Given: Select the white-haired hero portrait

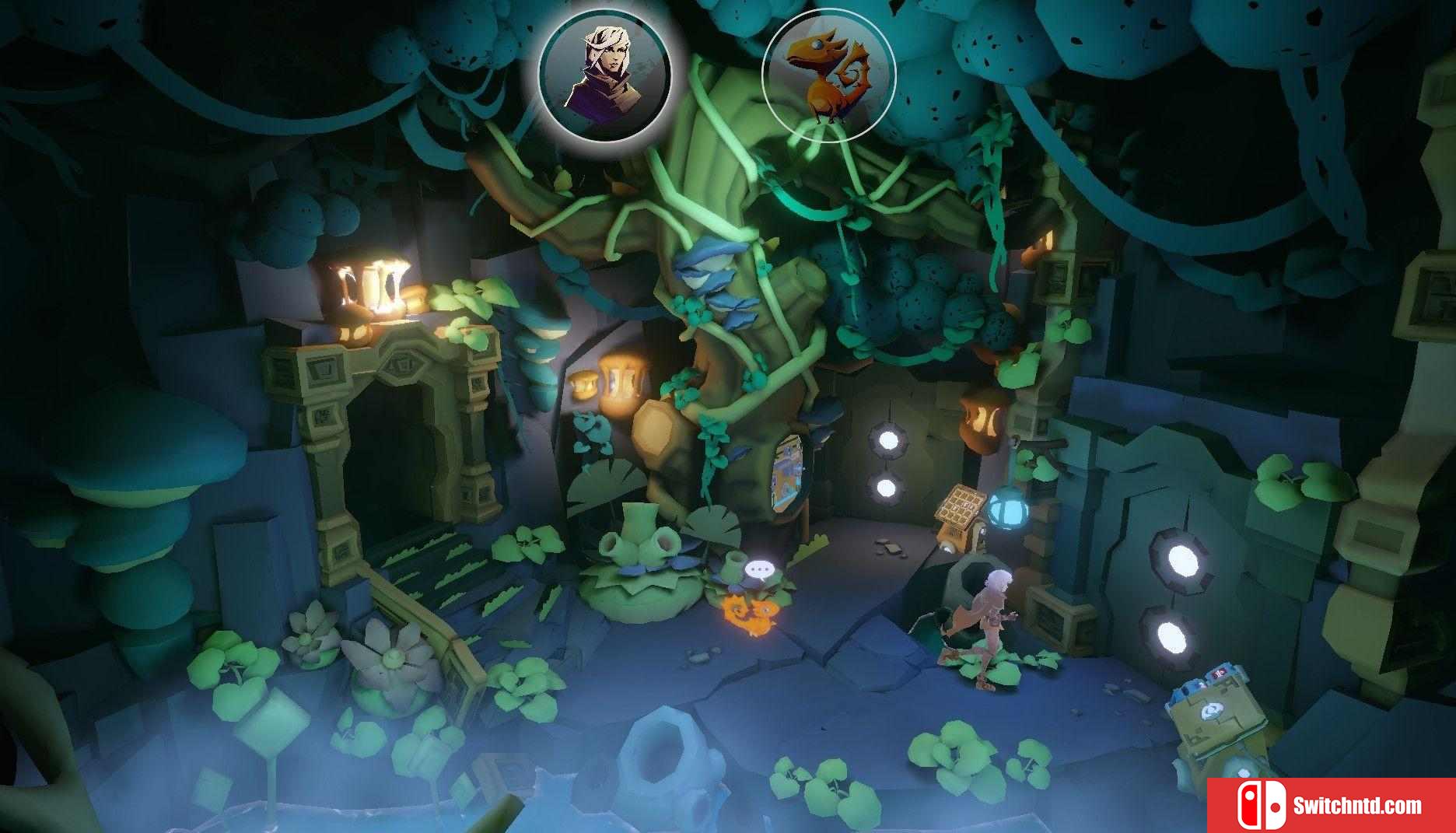Looking at the screenshot, I should (604, 75).
